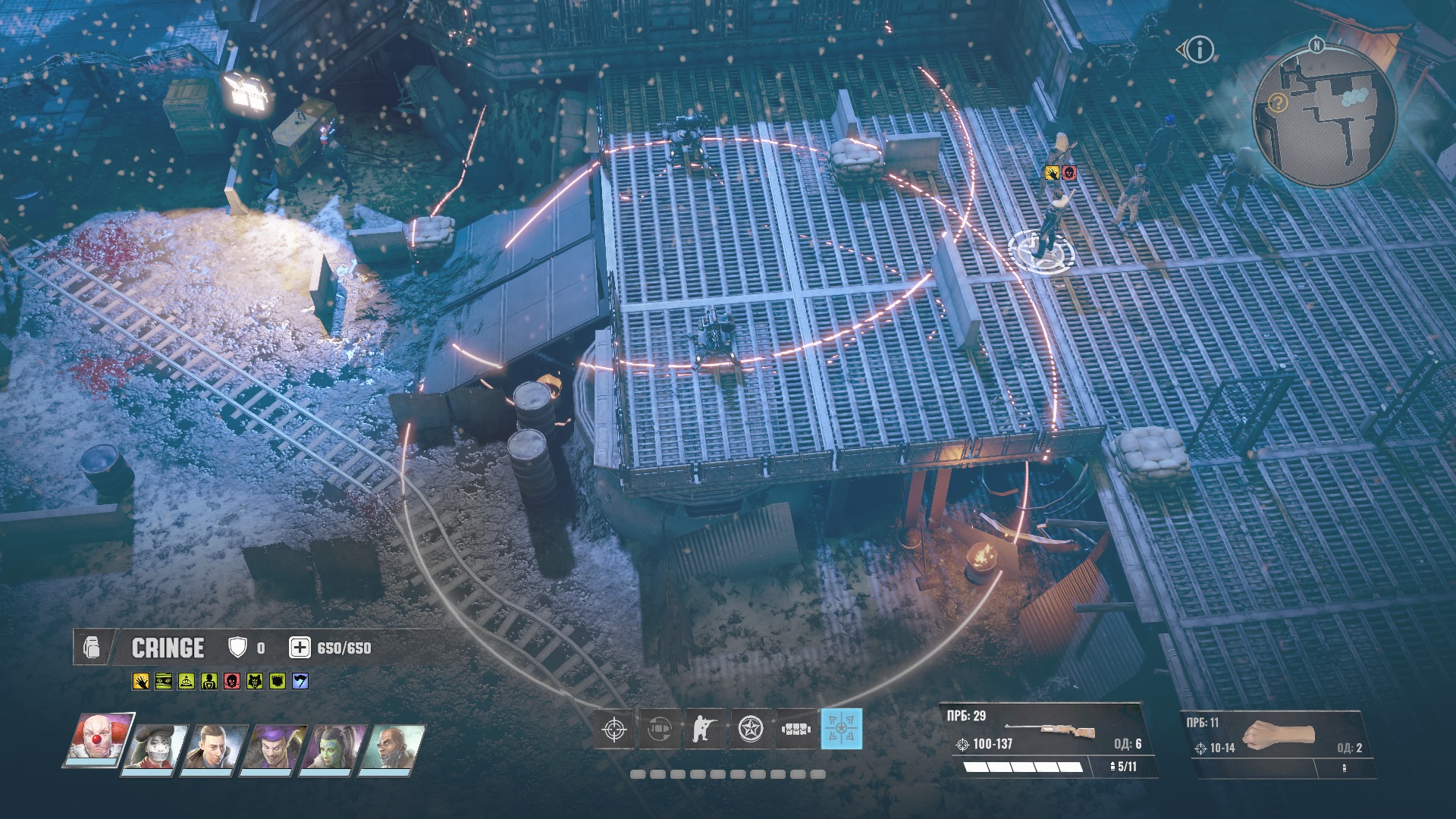This screenshot has width=1456, height=819.
Task: Activate the circled star ability
Action: pos(751,730)
